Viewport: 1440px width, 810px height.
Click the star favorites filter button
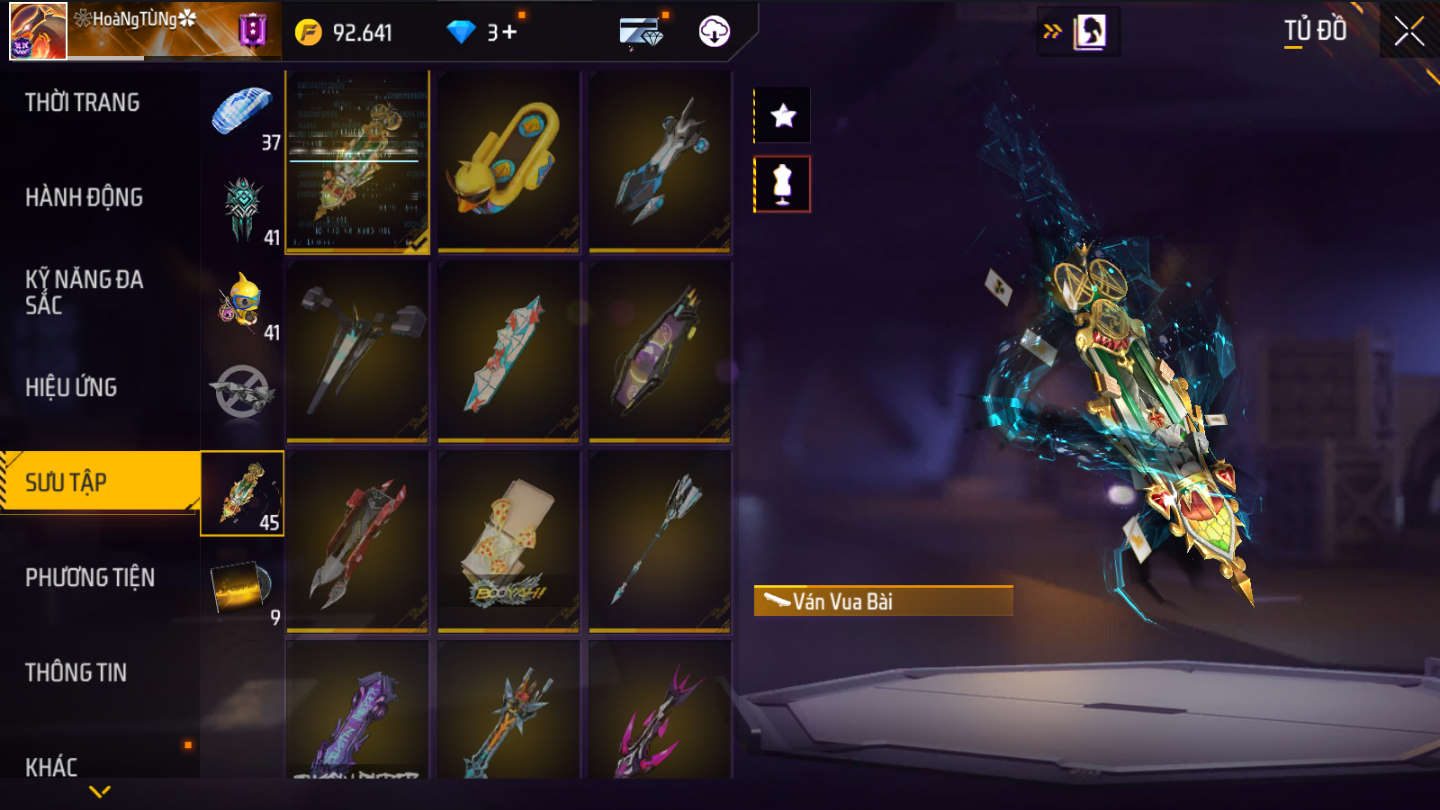pos(783,116)
